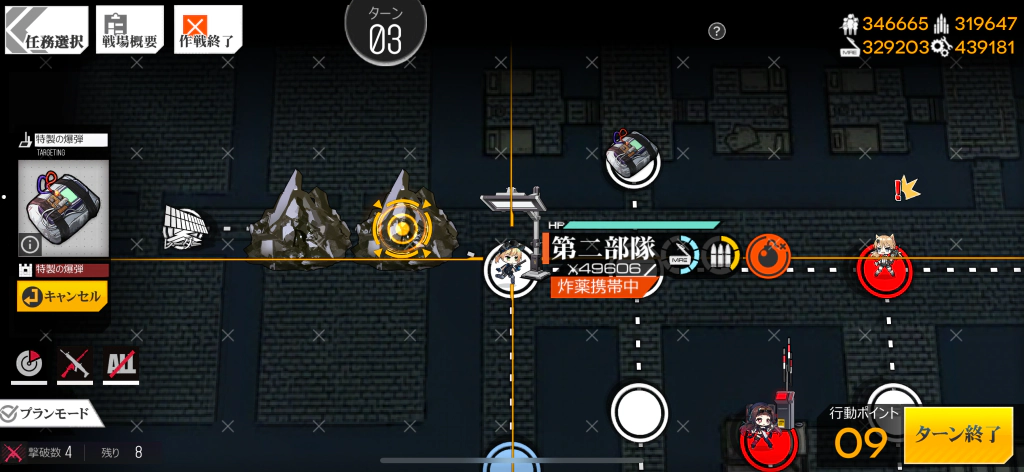
Task: End the turn with ターン終了
Action: click(957, 434)
